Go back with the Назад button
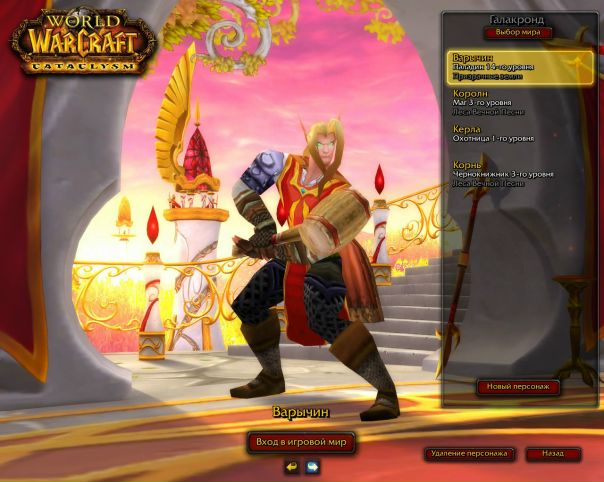The image size is (604, 482). click(x=553, y=454)
